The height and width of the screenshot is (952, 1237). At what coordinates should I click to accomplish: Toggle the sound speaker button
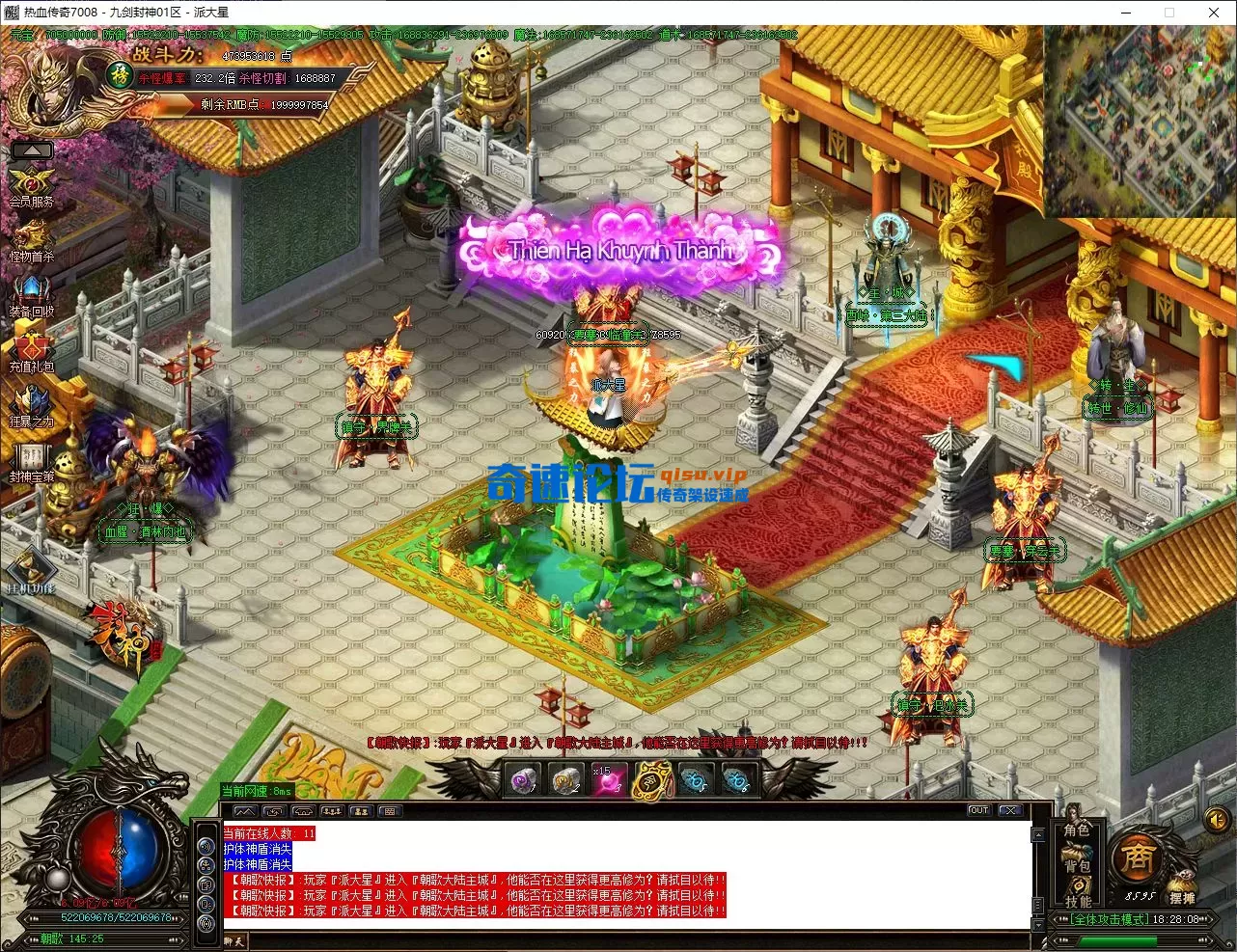point(1216,819)
